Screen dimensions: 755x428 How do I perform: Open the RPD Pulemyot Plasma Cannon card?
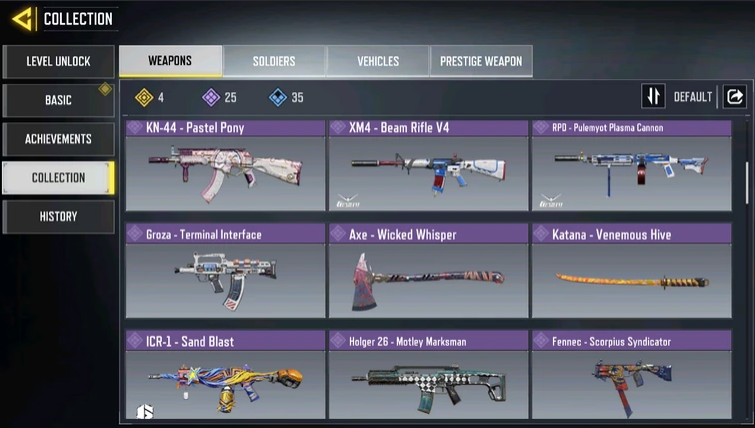coord(630,165)
